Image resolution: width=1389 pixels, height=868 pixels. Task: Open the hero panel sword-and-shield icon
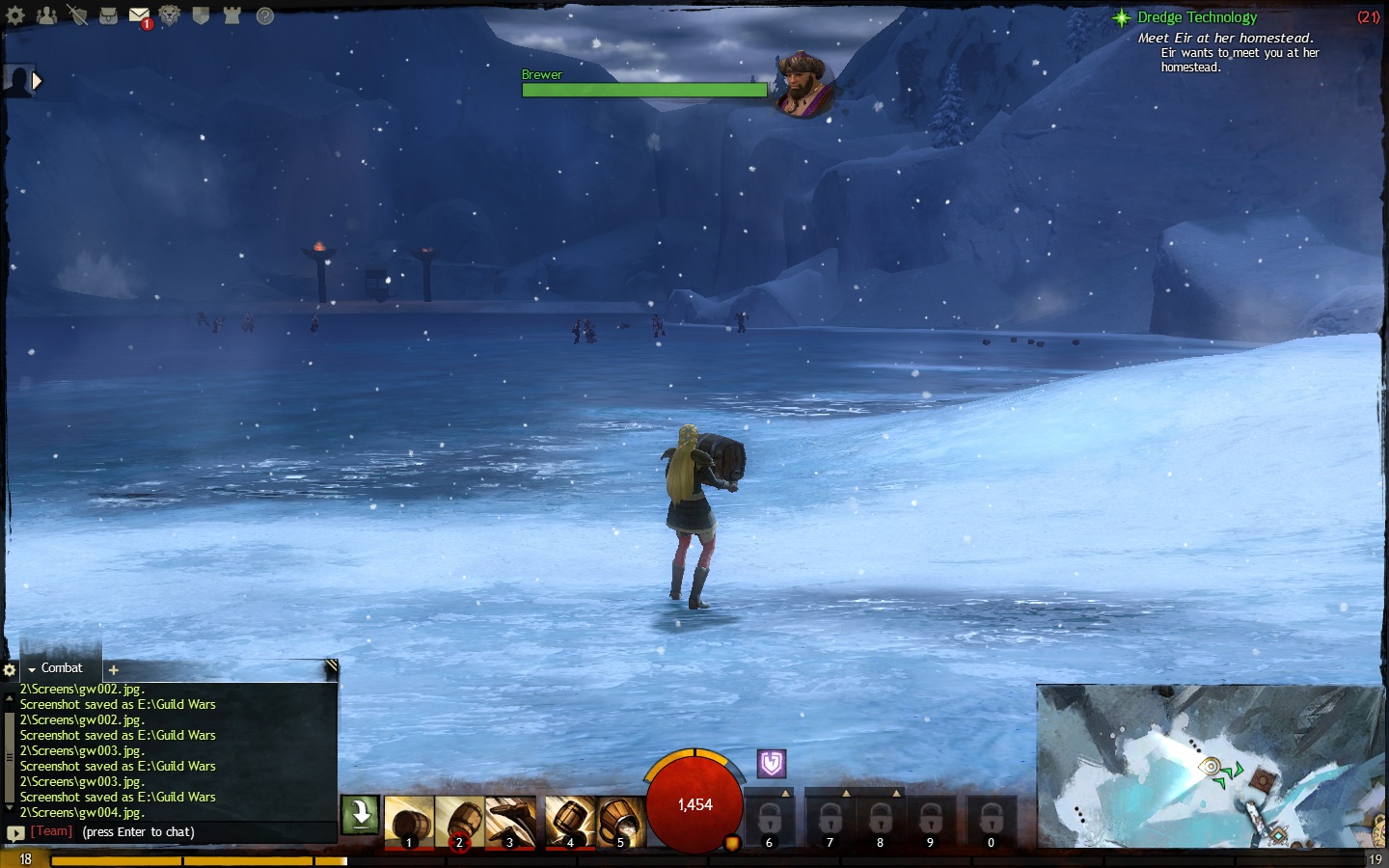click(77, 15)
